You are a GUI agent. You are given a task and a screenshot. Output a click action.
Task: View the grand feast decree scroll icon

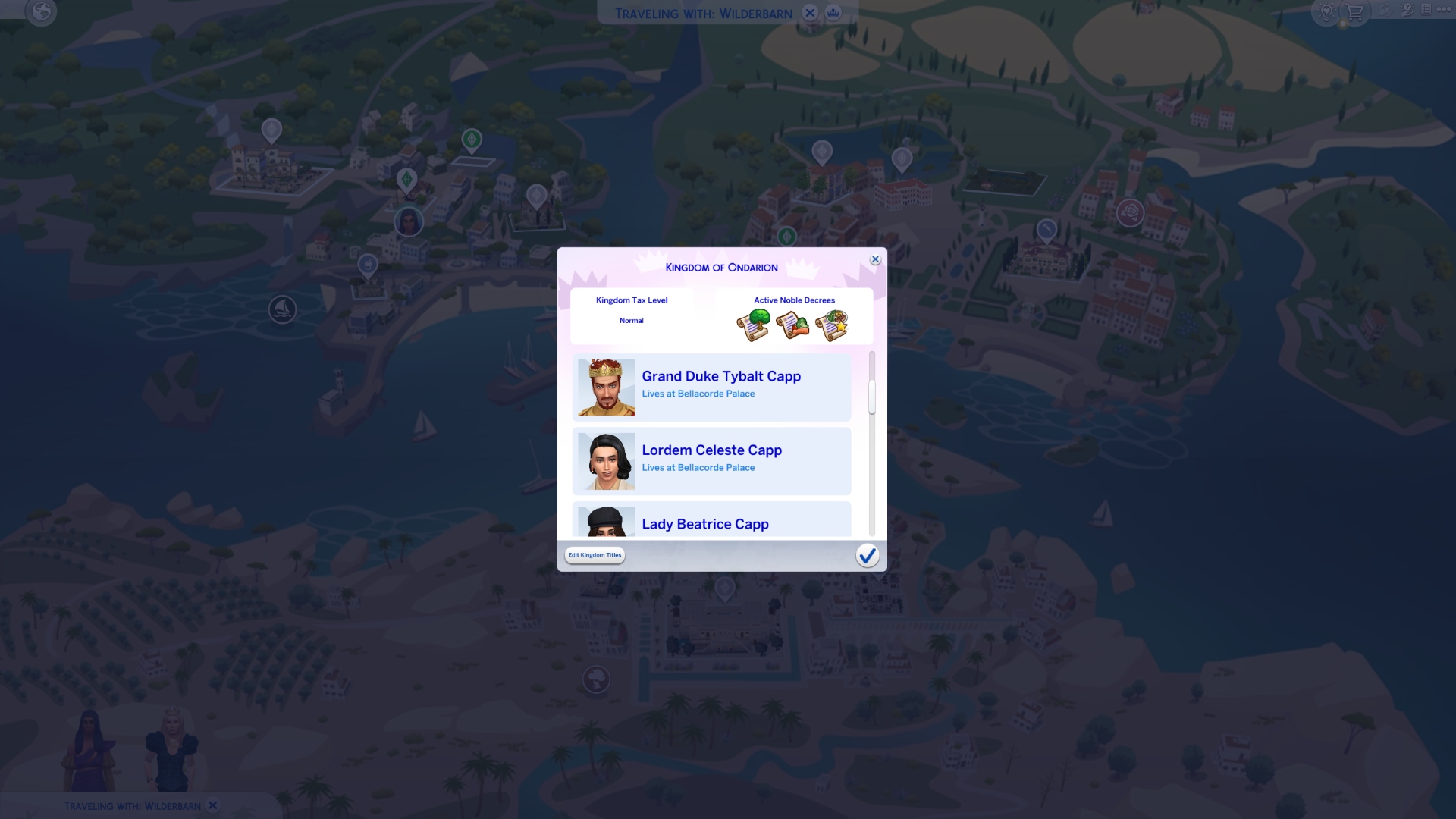click(832, 325)
